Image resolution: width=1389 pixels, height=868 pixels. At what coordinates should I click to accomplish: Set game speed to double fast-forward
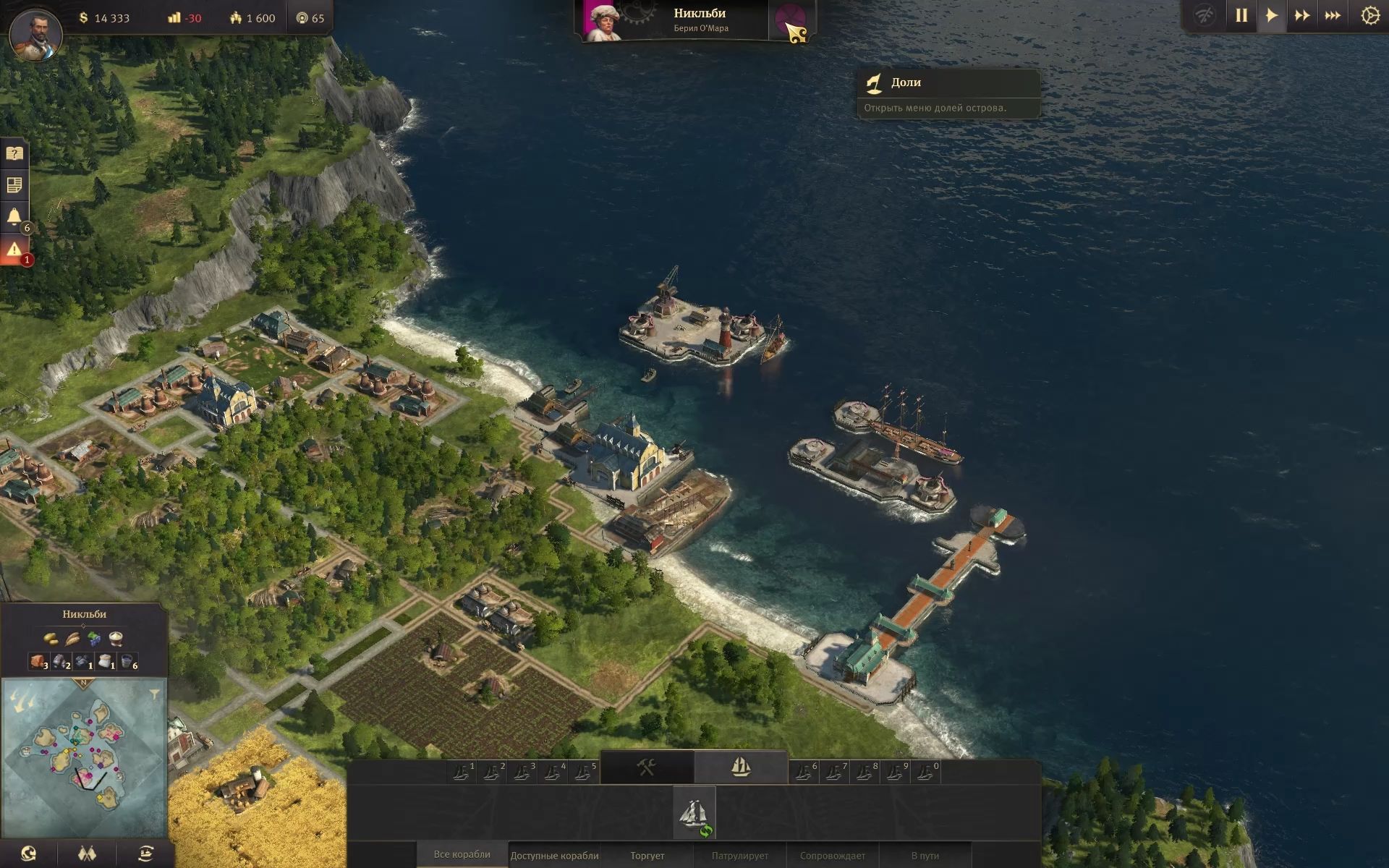[x=1301, y=16]
